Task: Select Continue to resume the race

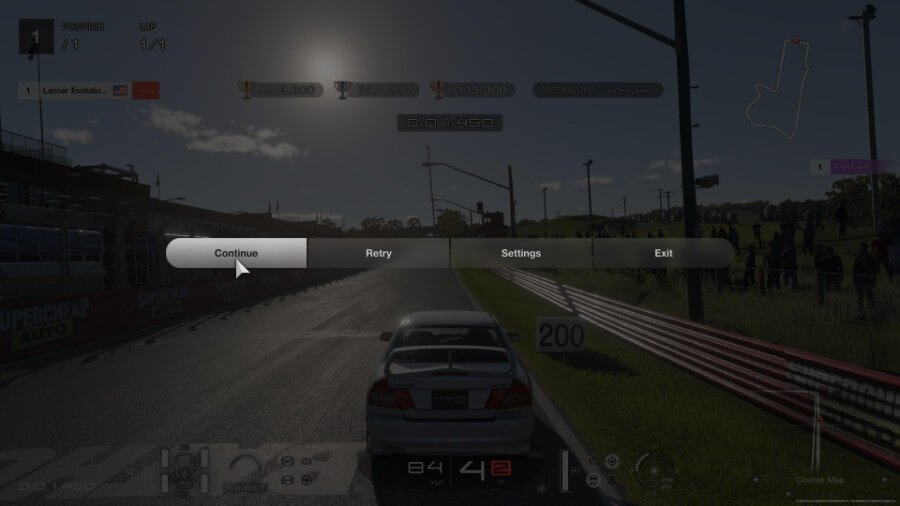Action: (x=236, y=253)
